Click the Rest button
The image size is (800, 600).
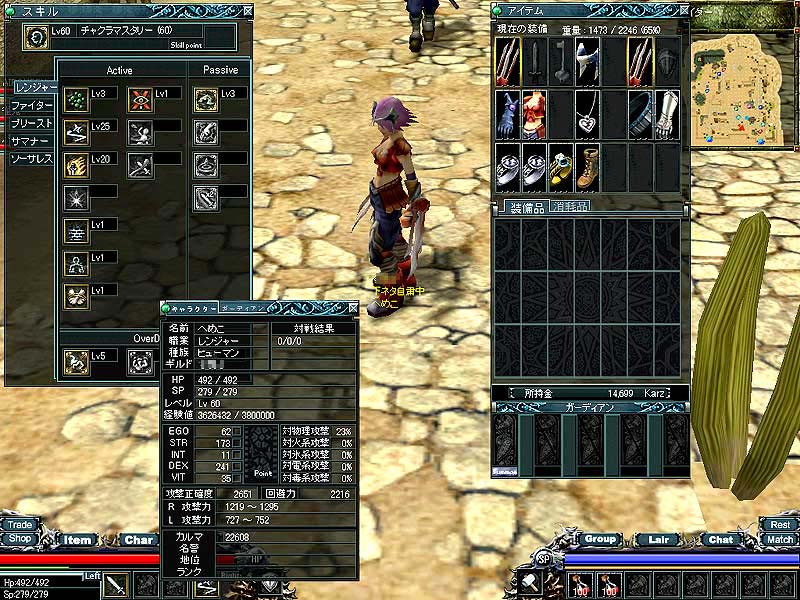tap(779, 524)
